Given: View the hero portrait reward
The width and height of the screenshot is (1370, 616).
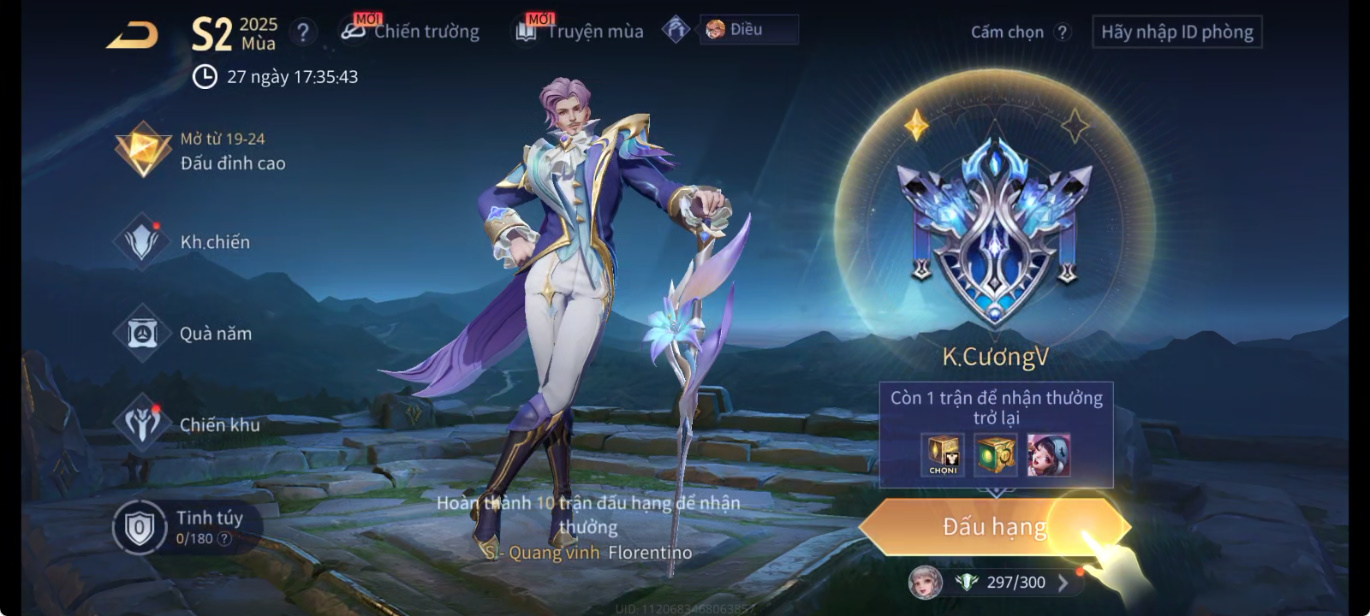Looking at the screenshot, I should point(1048,455).
